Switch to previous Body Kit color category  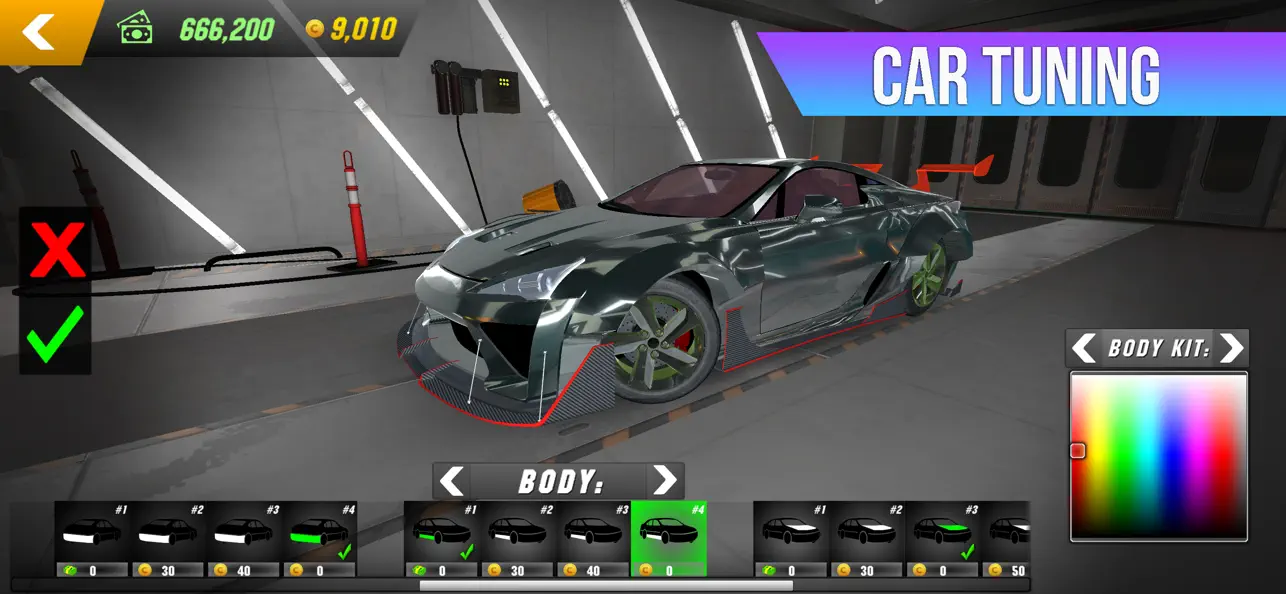point(1084,348)
